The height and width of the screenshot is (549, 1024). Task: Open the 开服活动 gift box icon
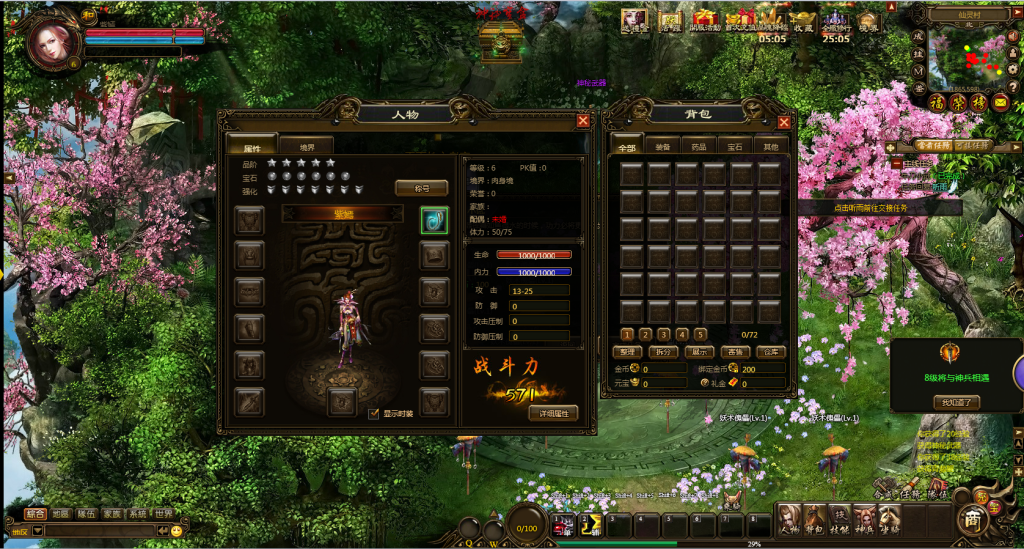click(x=706, y=20)
